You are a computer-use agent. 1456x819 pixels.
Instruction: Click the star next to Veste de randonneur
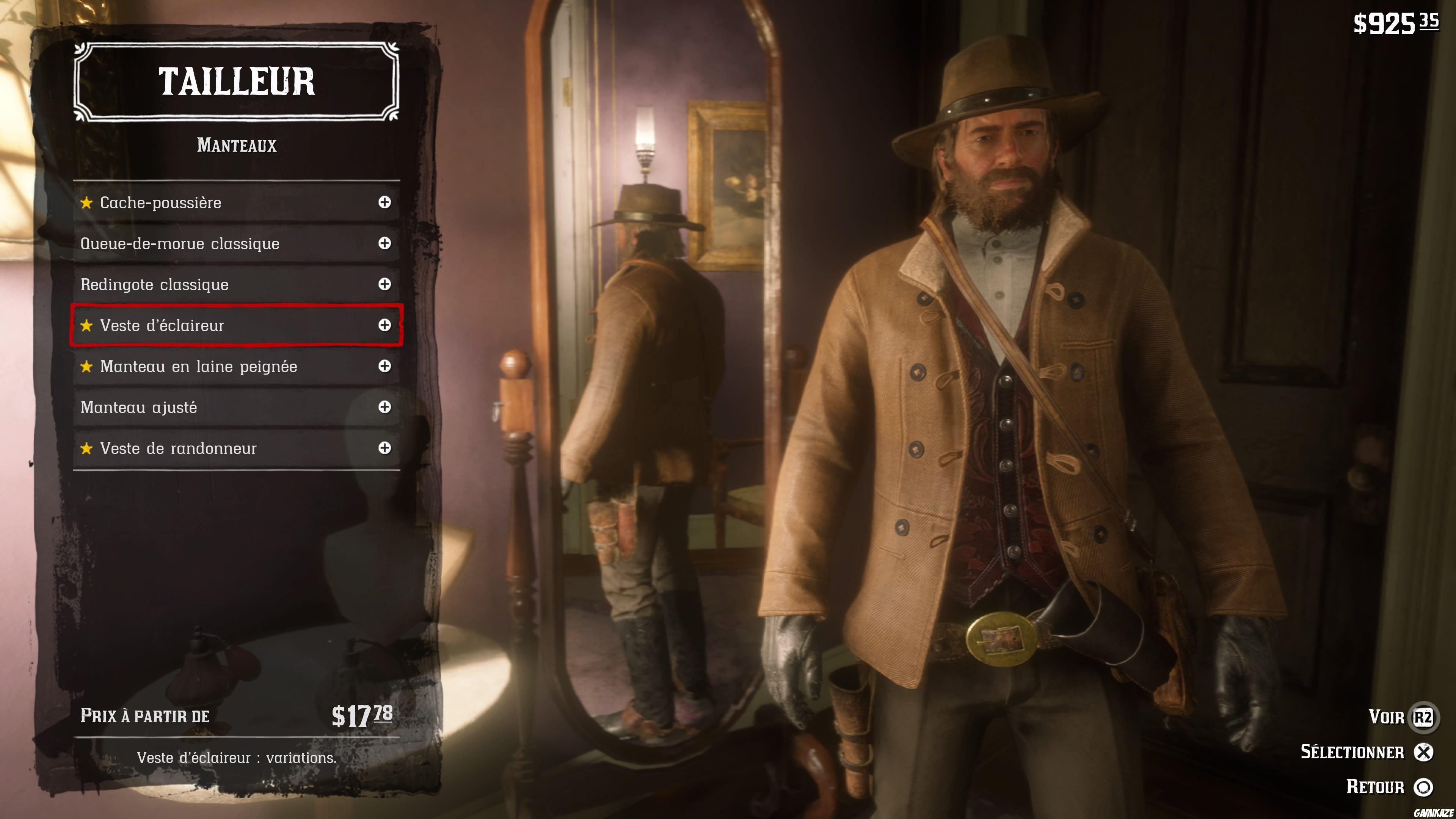[87, 448]
